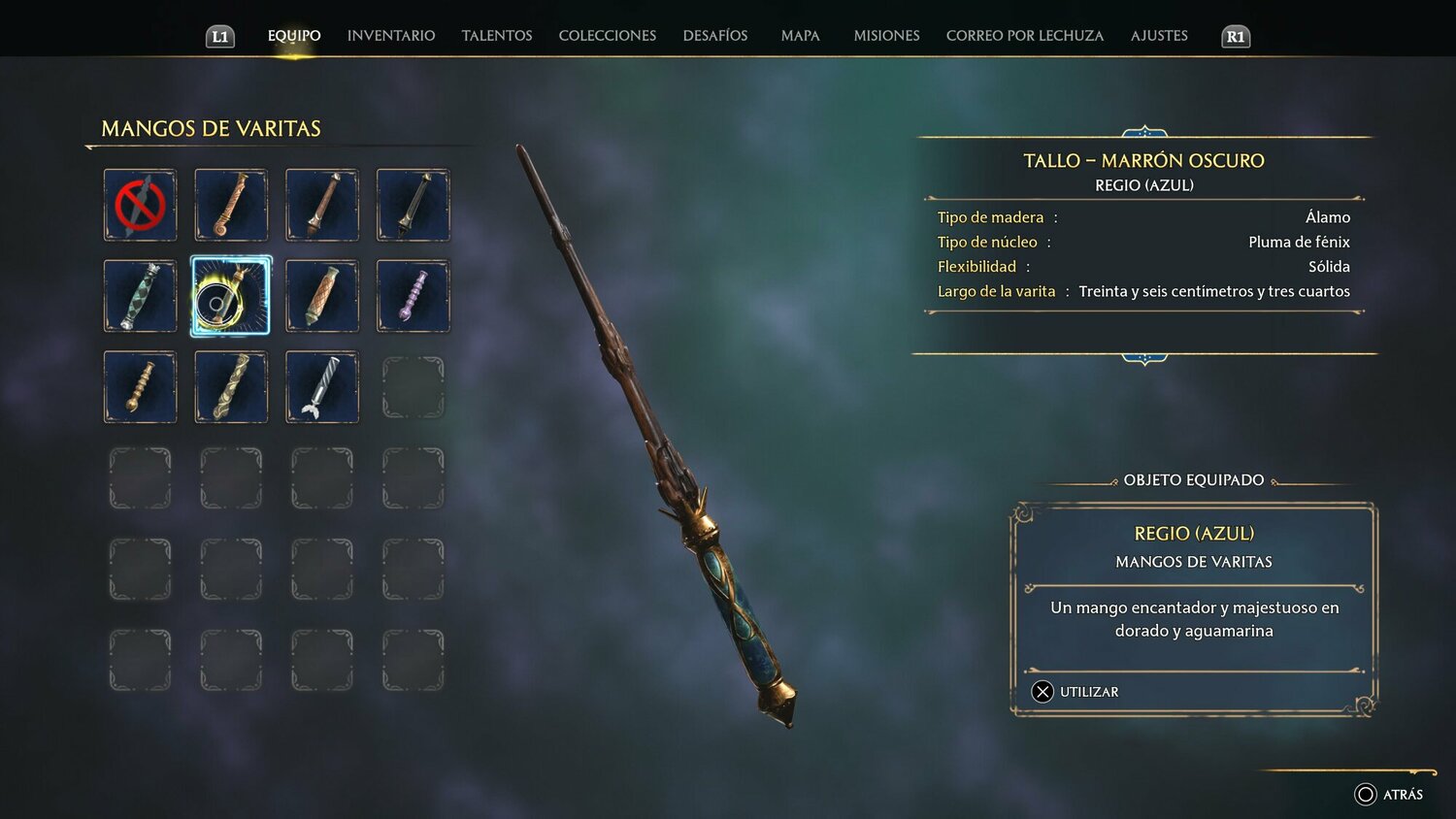Image resolution: width=1456 pixels, height=819 pixels.
Task: Select the red cross "no handle" option
Action: [x=140, y=205]
